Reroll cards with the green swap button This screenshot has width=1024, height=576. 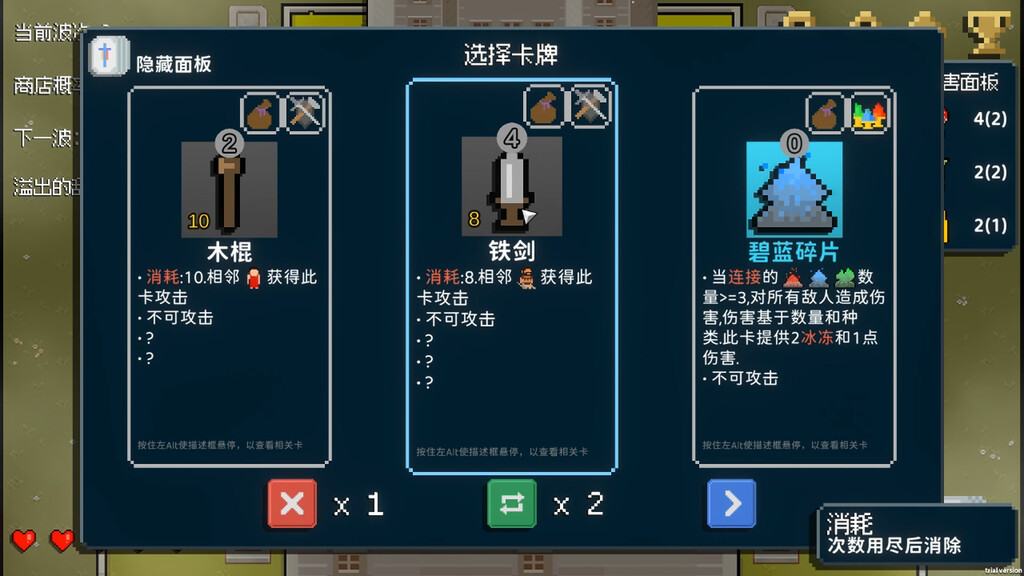point(511,504)
